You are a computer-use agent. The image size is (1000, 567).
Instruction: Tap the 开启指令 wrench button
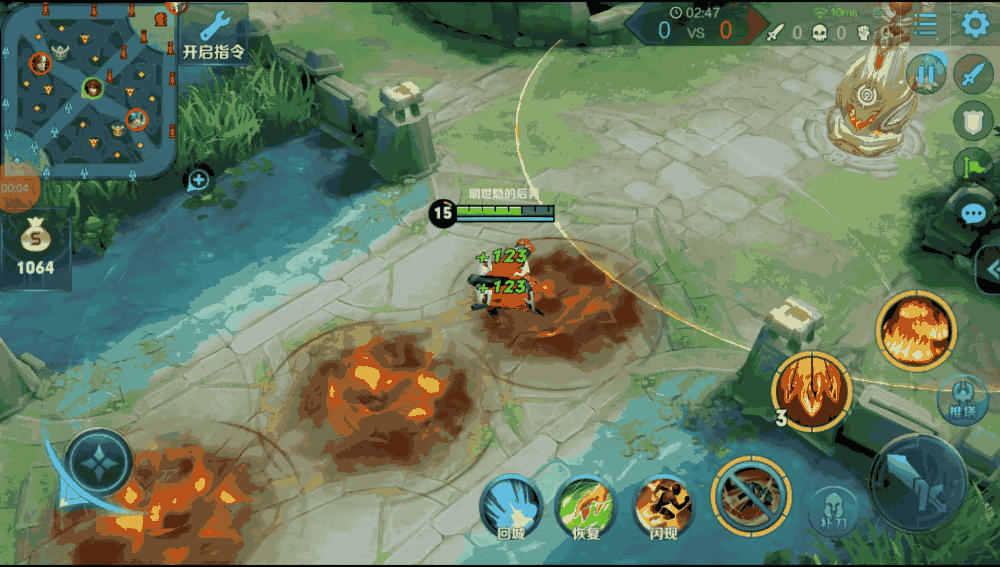click(214, 35)
